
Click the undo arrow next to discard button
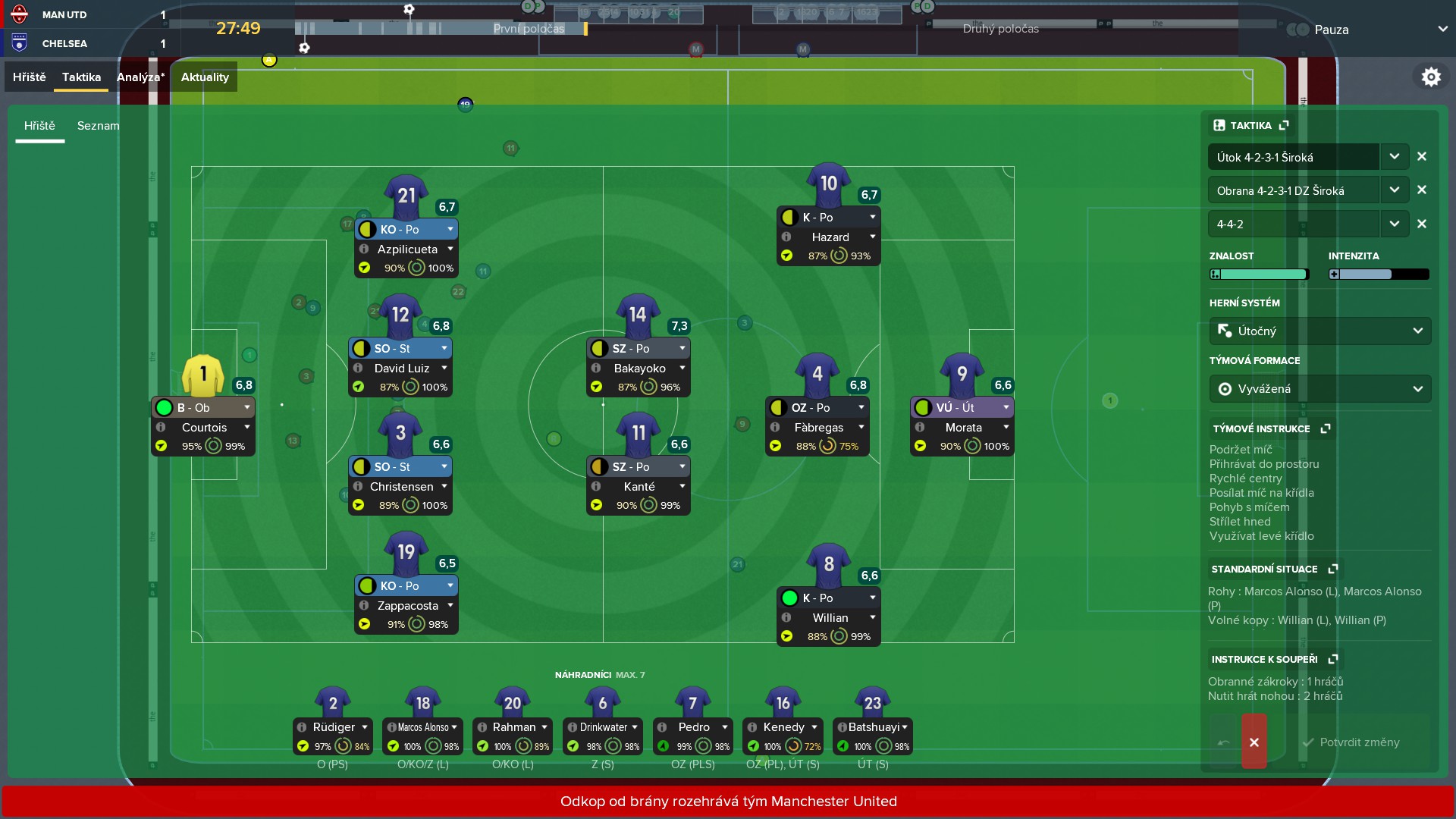click(1223, 742)
